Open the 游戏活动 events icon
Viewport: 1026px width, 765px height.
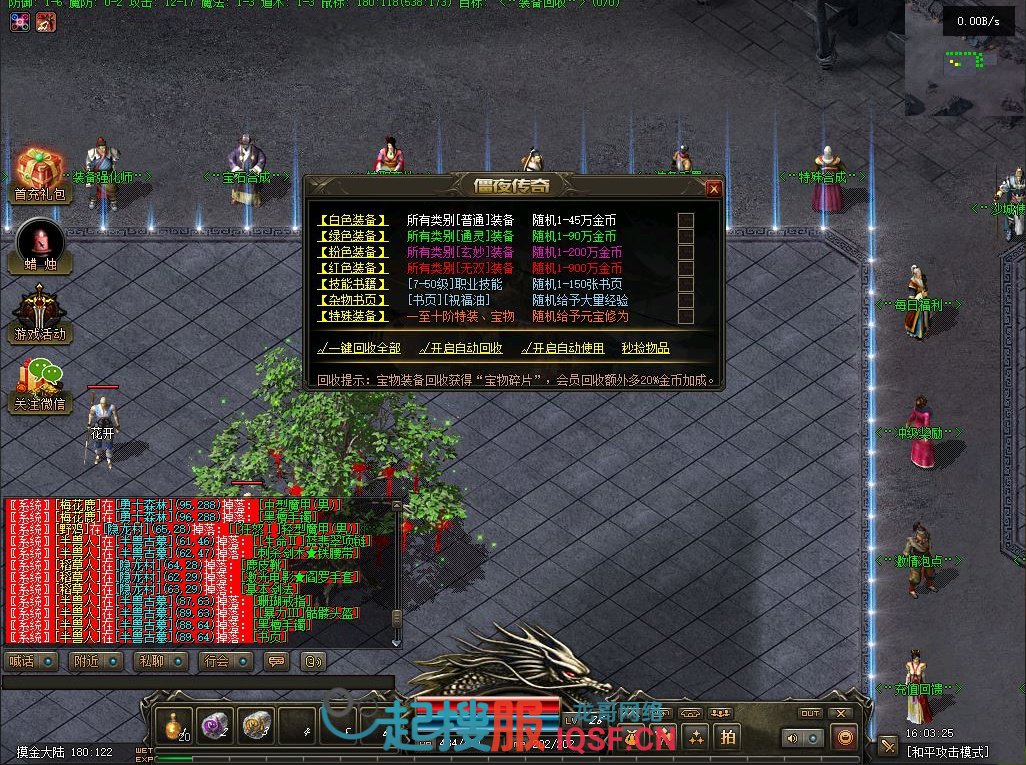[40, 310]
